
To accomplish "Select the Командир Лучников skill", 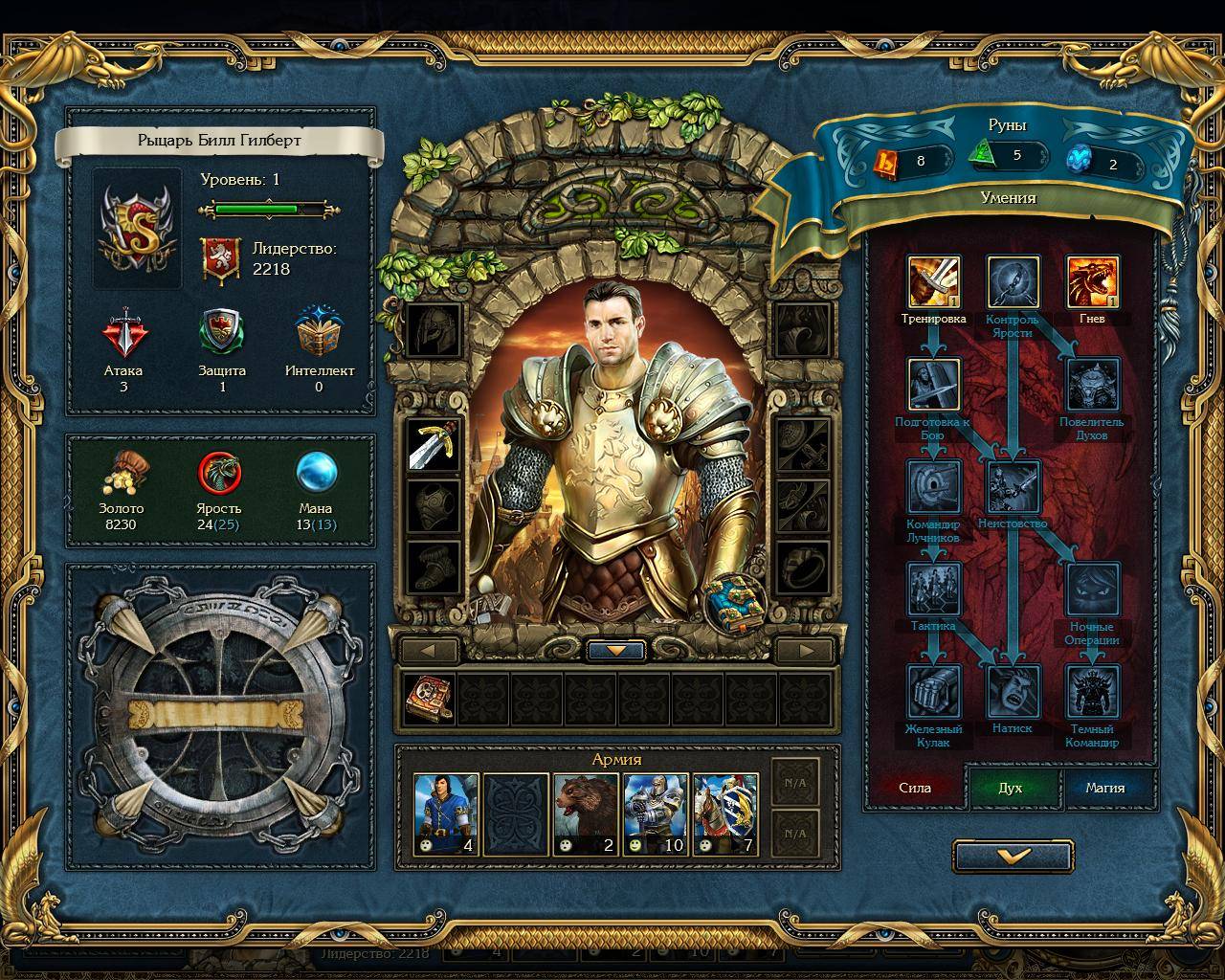I will coord(933,487).
